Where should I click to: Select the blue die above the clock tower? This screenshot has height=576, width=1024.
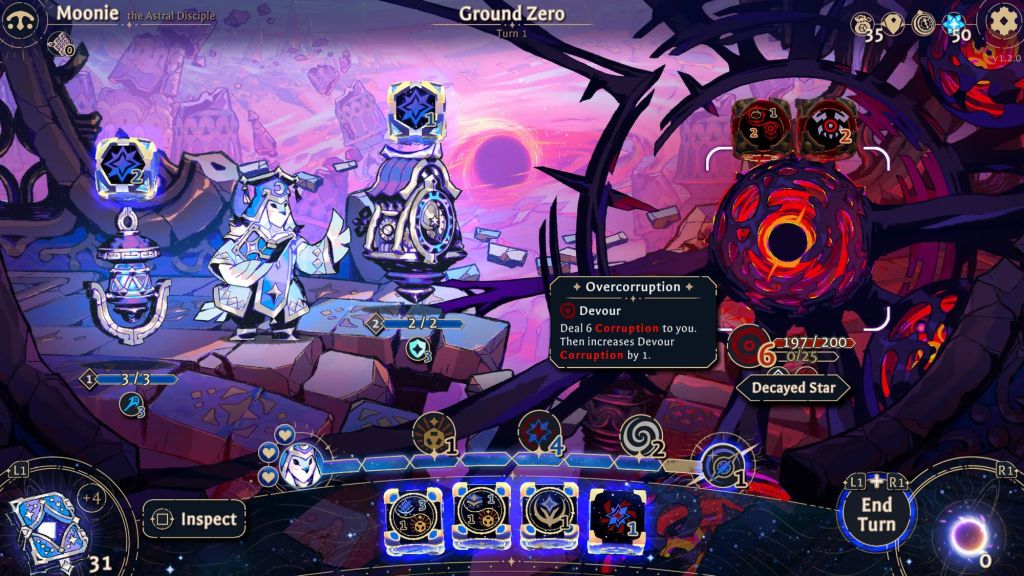click(x=415, y=111)
